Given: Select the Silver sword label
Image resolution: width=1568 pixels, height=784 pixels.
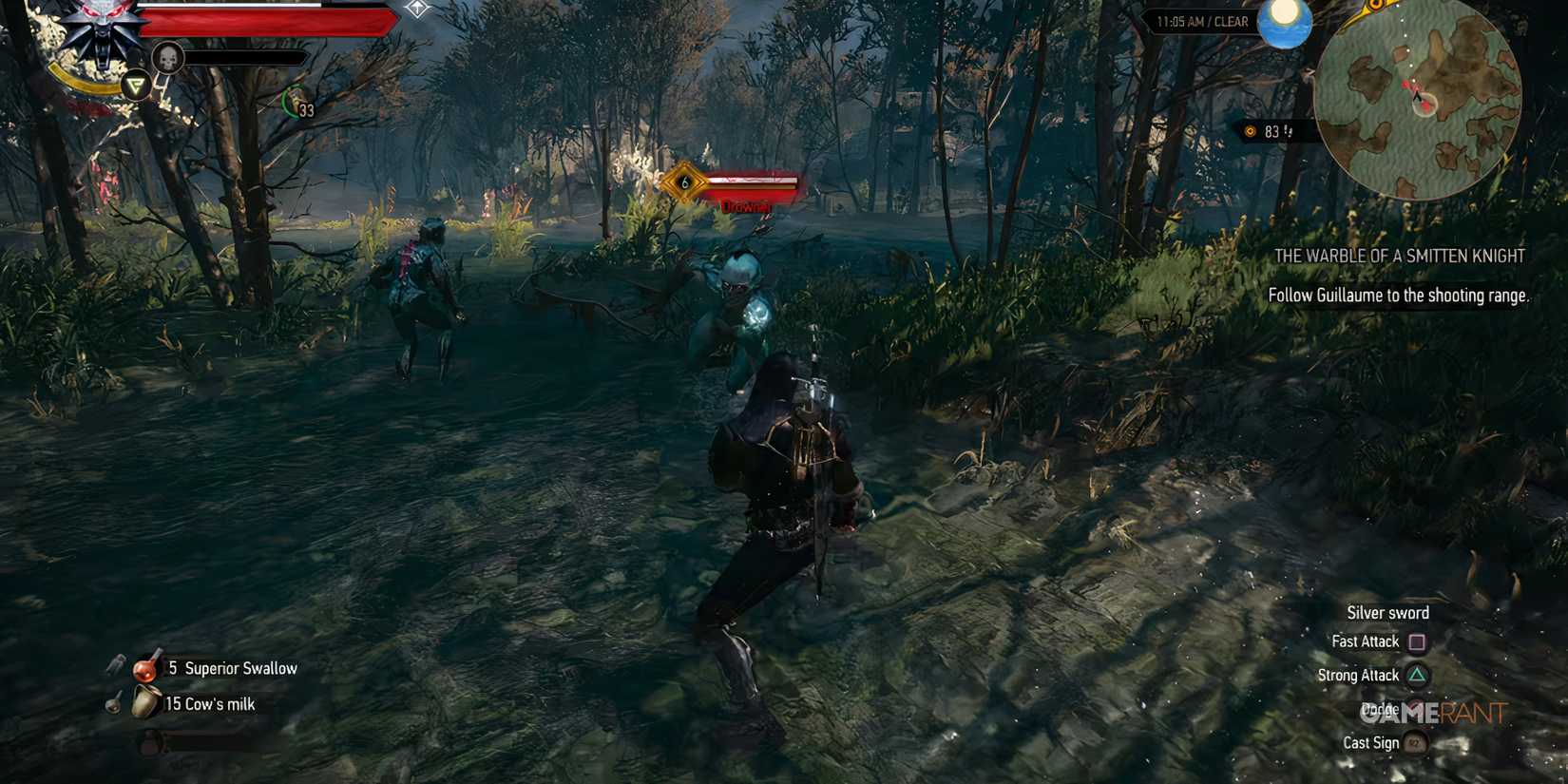Looking at the screenshot, I should point(1387,612).
